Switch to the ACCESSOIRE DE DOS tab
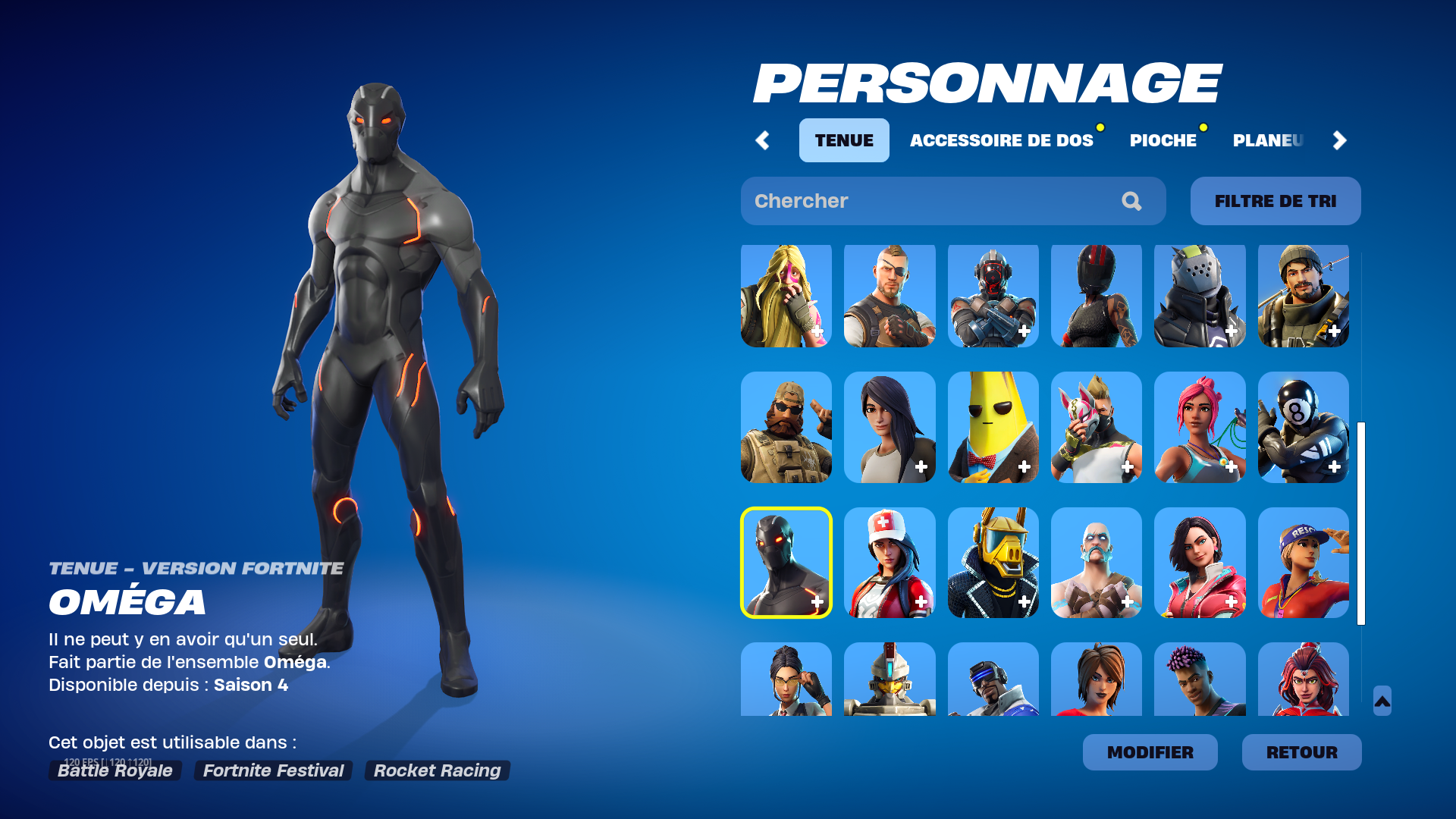The width and height of the screenshot is (1456, 819). pyautogui.click(x=1003, y=140)
